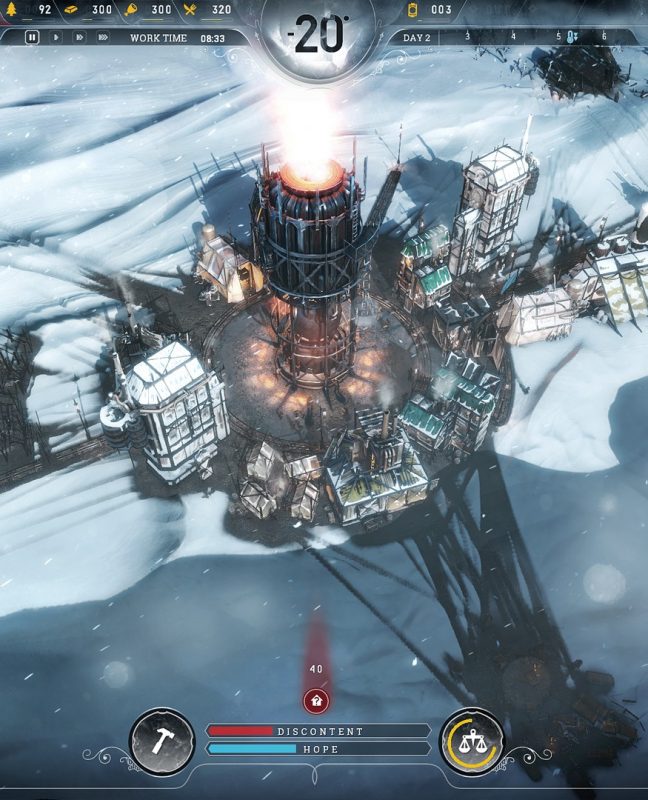Image resolution: width=648 pixels, height=800 pixels.
Task: Click the red homeless alert icon
Action: (317, 699)
